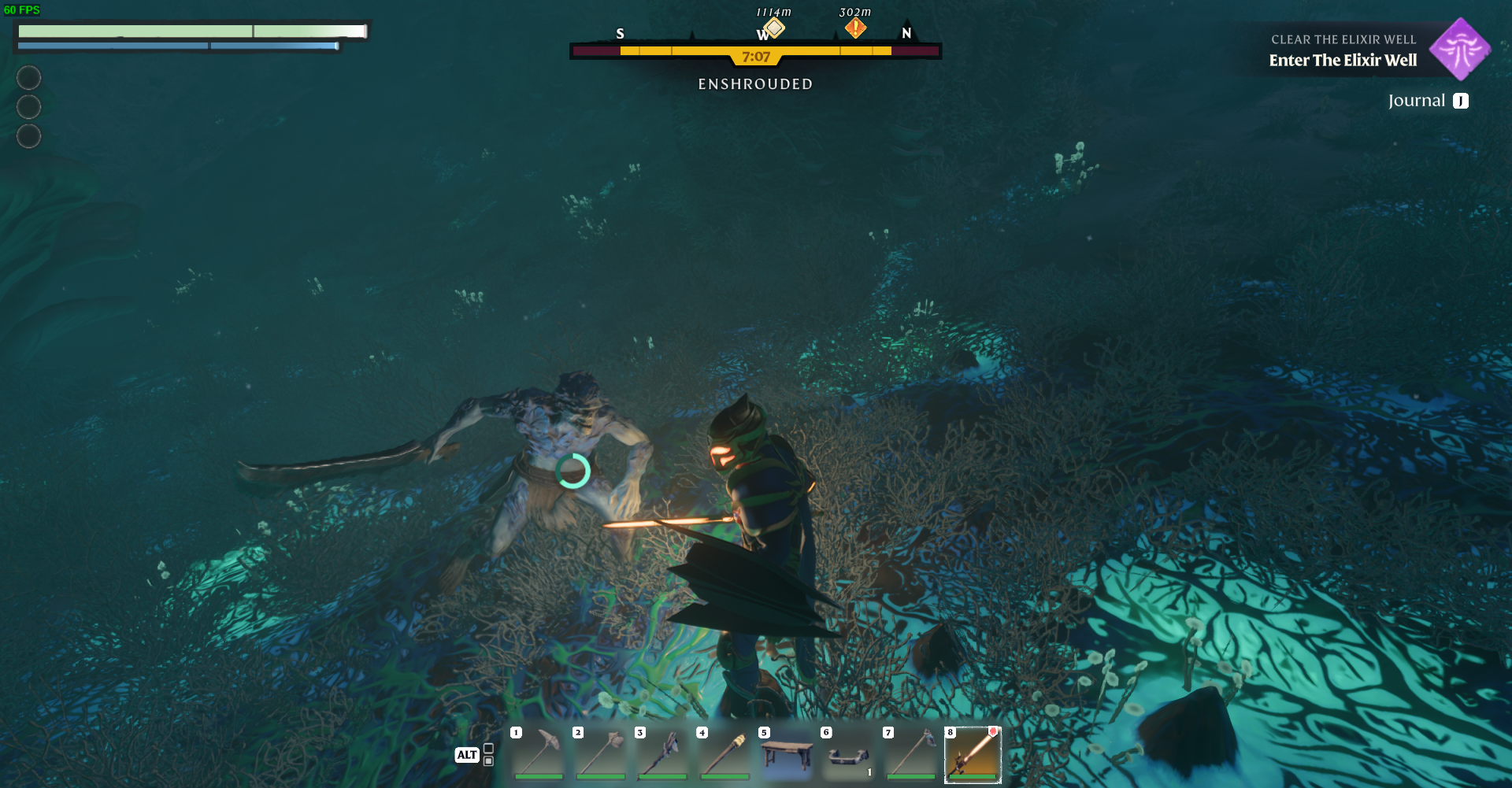The image size is (1512, 788).
Task: Select the grappling hook in hotbar slot 6
Action: (x=848, y=753)
